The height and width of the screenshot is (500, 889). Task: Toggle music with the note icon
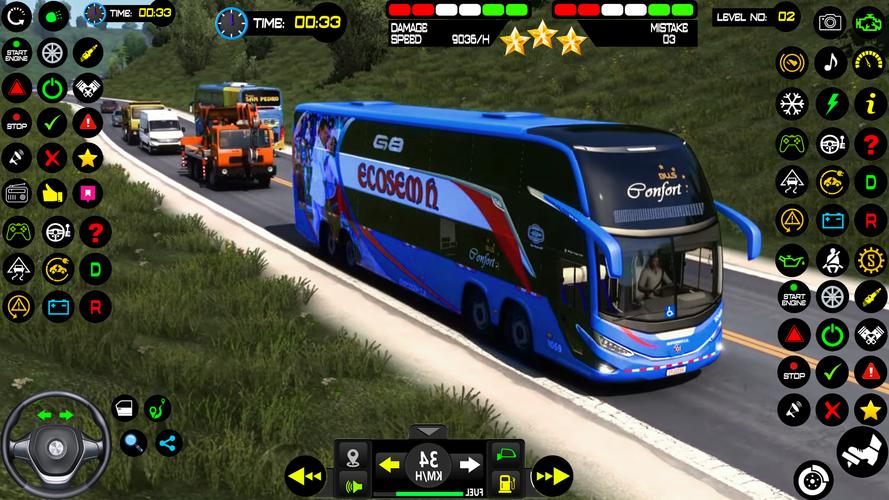pyautogui.click(x=830, y=63)
